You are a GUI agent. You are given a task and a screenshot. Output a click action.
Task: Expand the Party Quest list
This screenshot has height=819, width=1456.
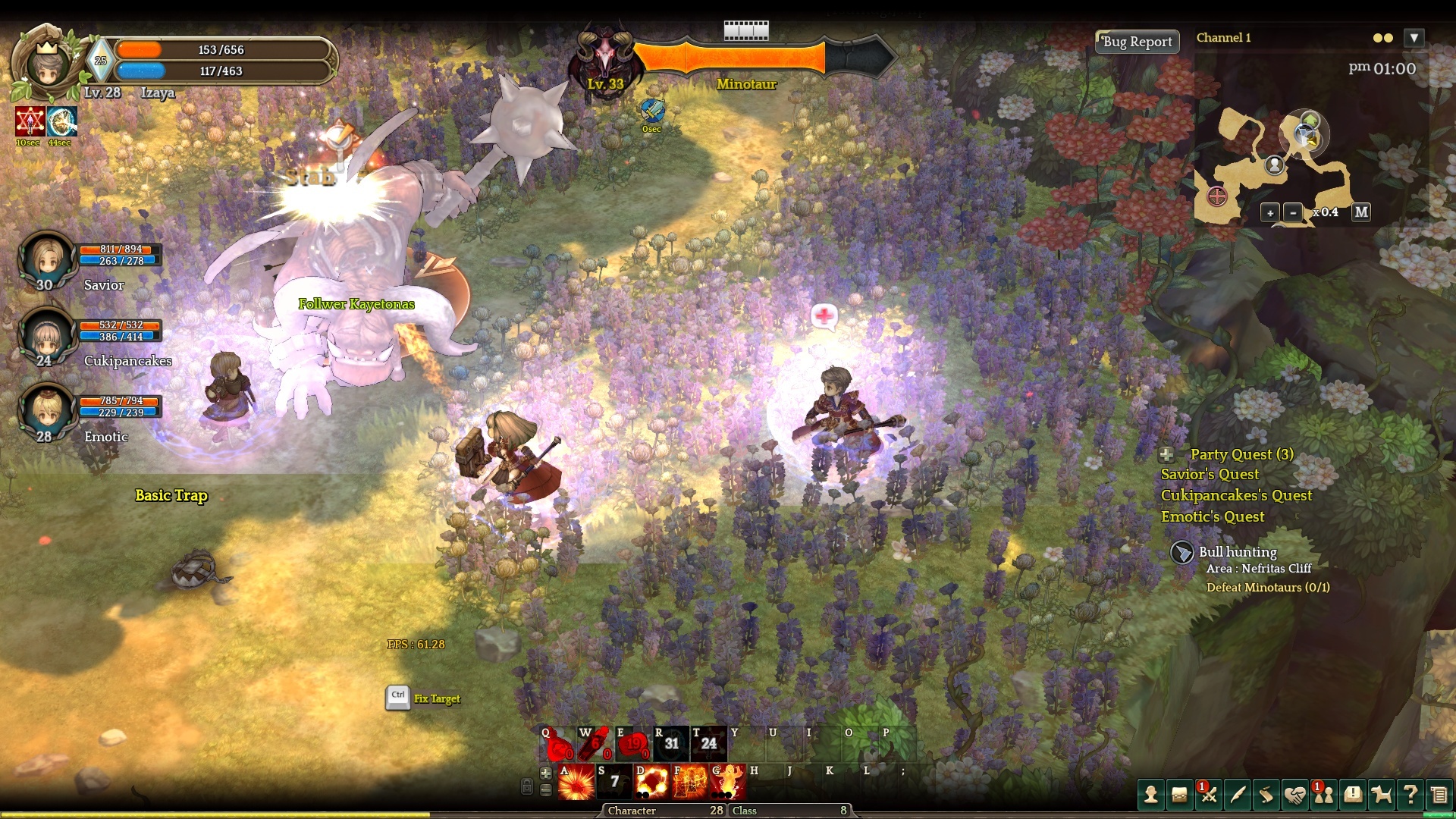1166,455
